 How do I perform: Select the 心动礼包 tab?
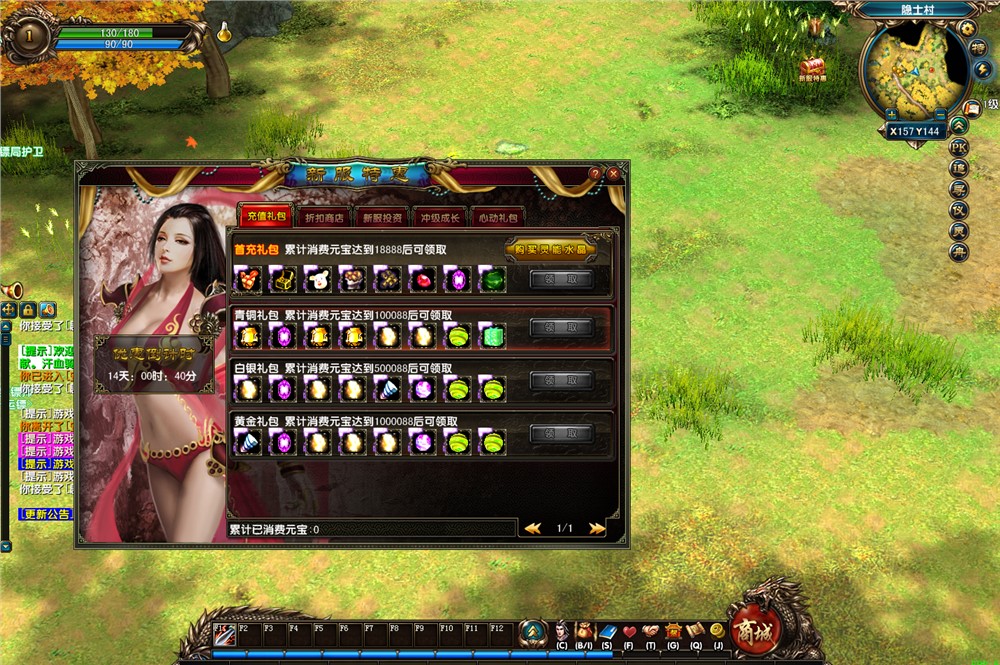498,217
